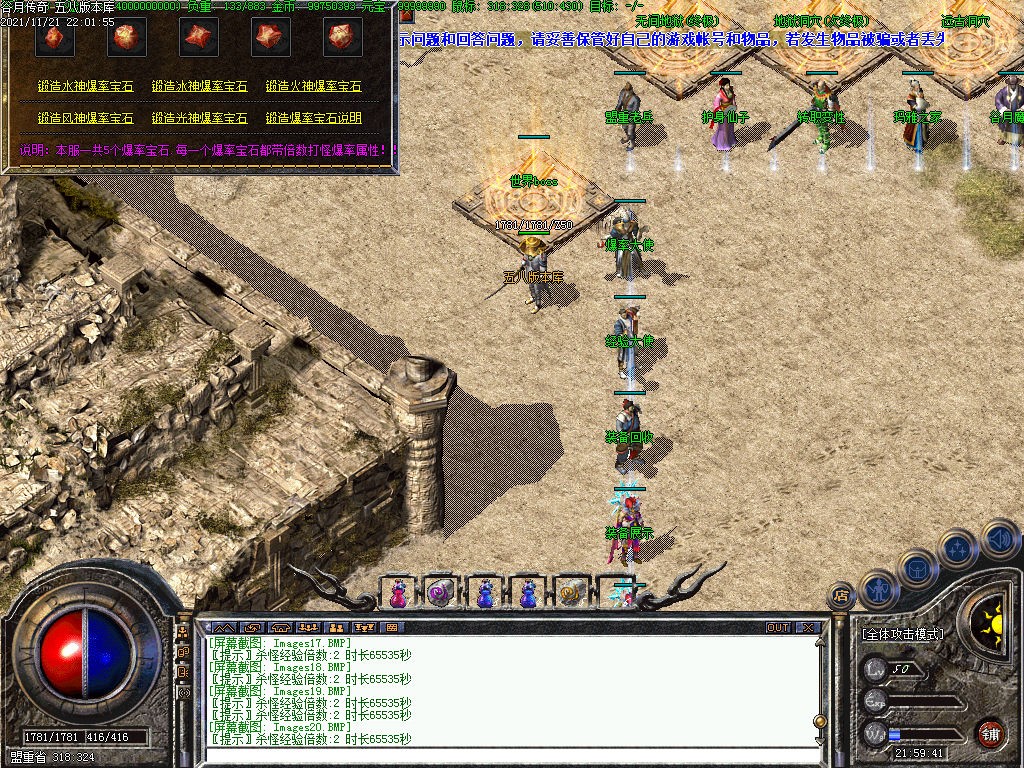The image size is (1024, 768).
Task: Use the gold spiral scroll in the hotbar
Action: (570, 592)
